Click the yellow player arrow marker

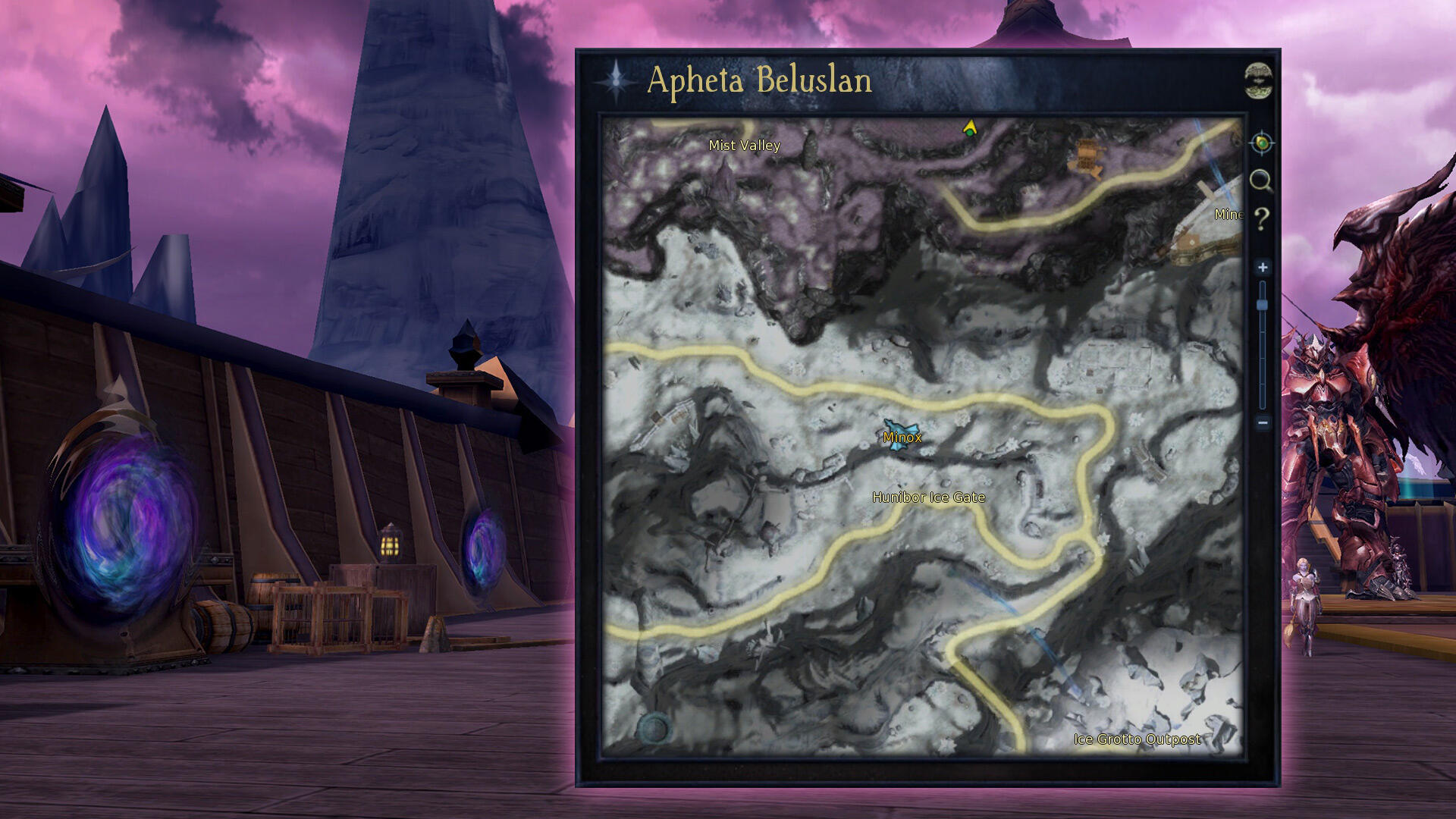pyautogui.click(x=969, y=128)
